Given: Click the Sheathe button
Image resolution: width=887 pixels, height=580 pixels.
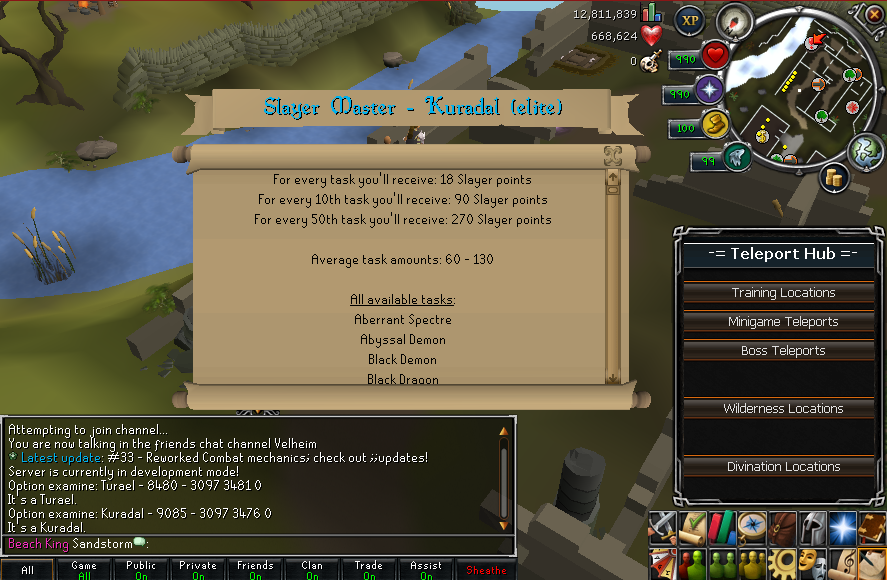Looking at the screenshot, I should [488, 570].
